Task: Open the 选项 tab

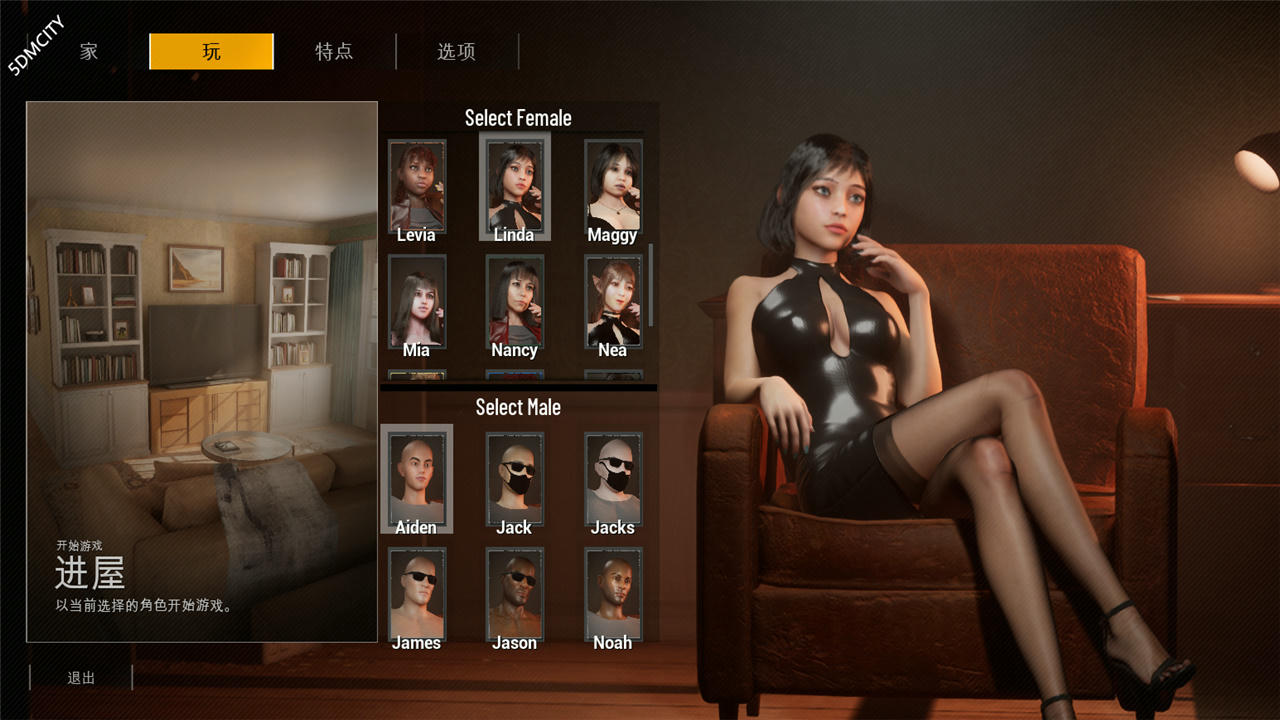Action: tap(456, 51)
